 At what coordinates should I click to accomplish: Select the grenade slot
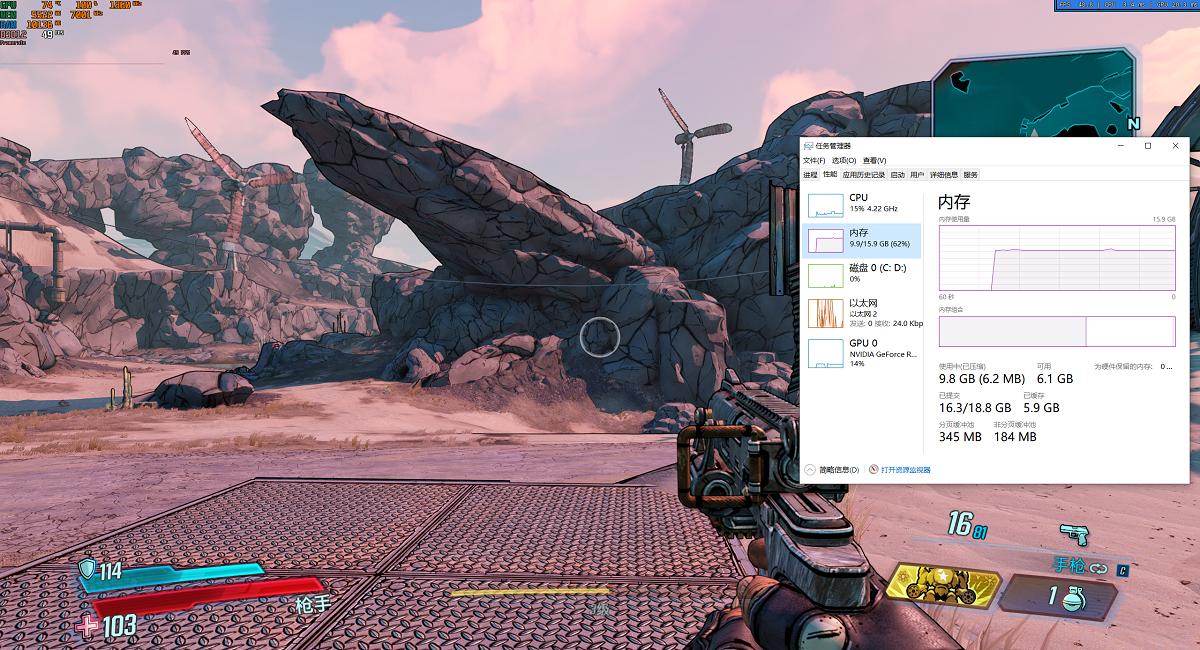coord(1065,598)
